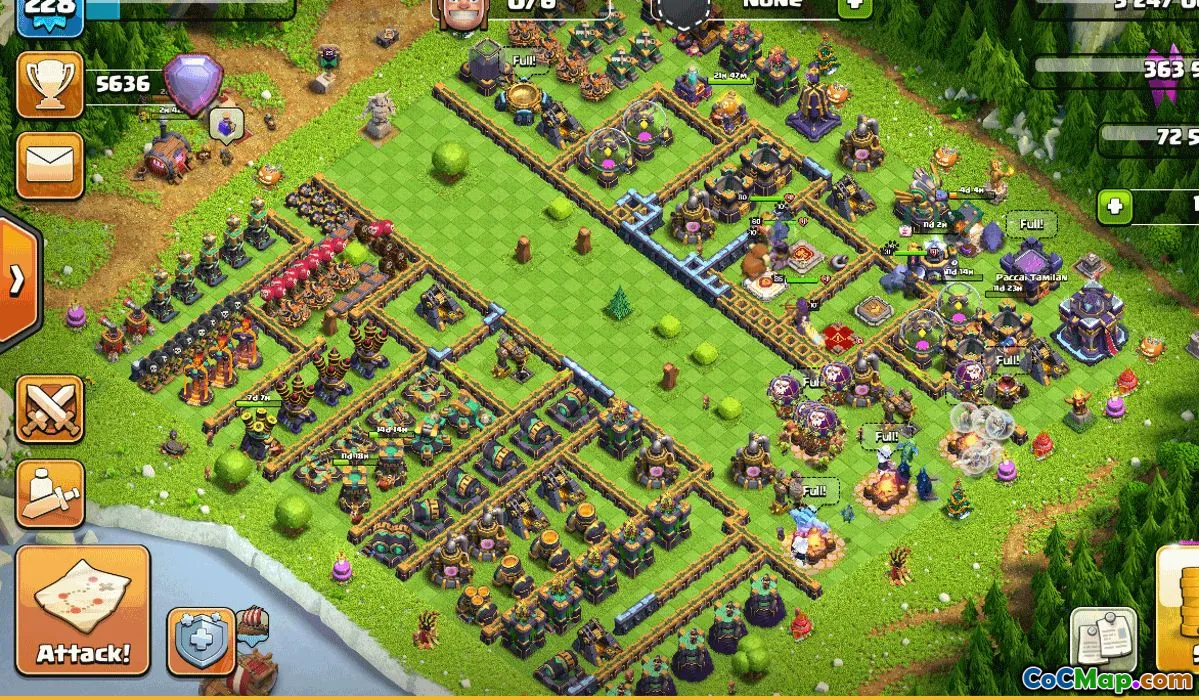1199x700 pixels.
Task: Open the glue and sword button
Action: [49, 493]
